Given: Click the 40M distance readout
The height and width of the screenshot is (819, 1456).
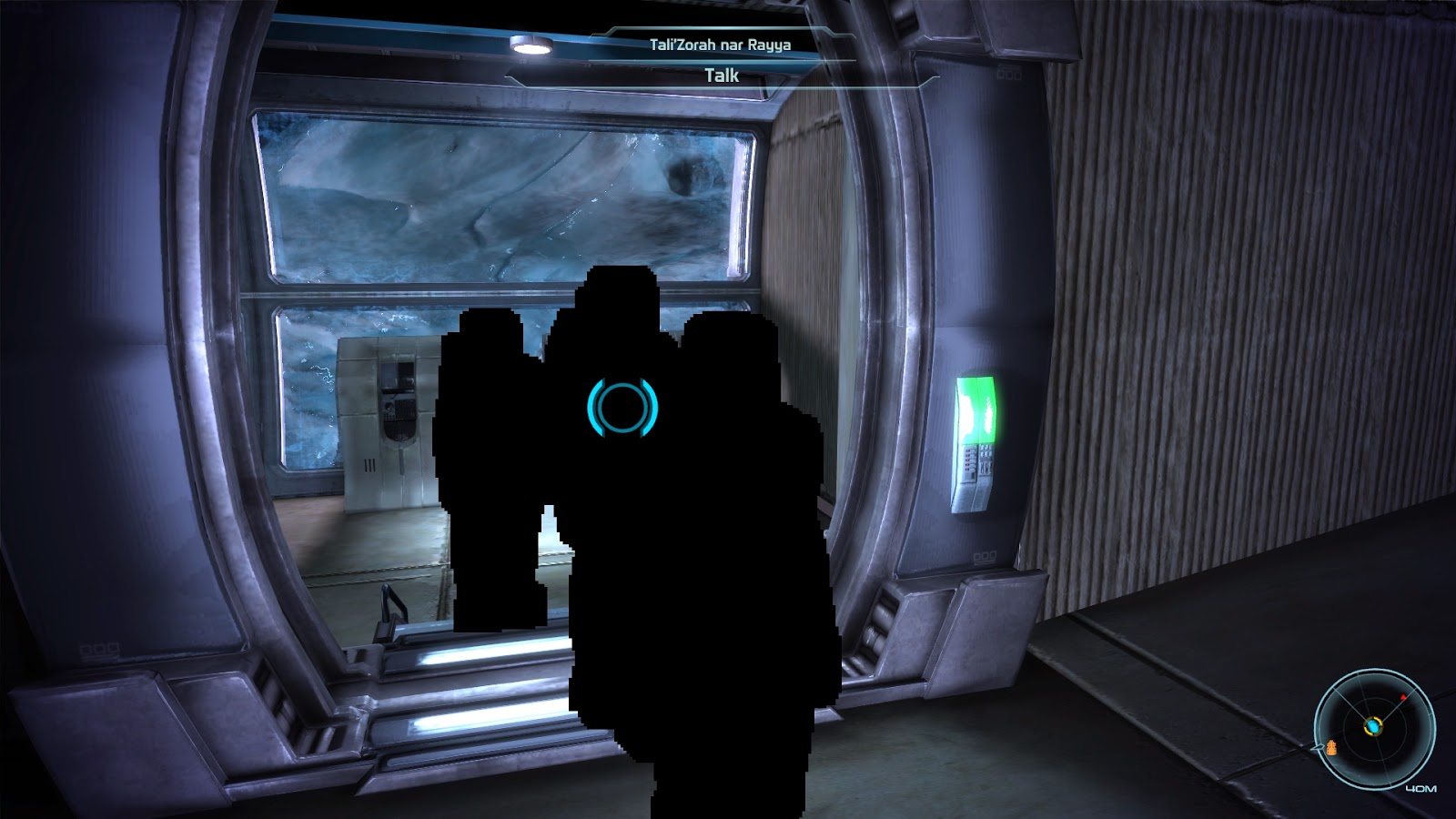Looking at the screenshot, I should [1421, 788].
